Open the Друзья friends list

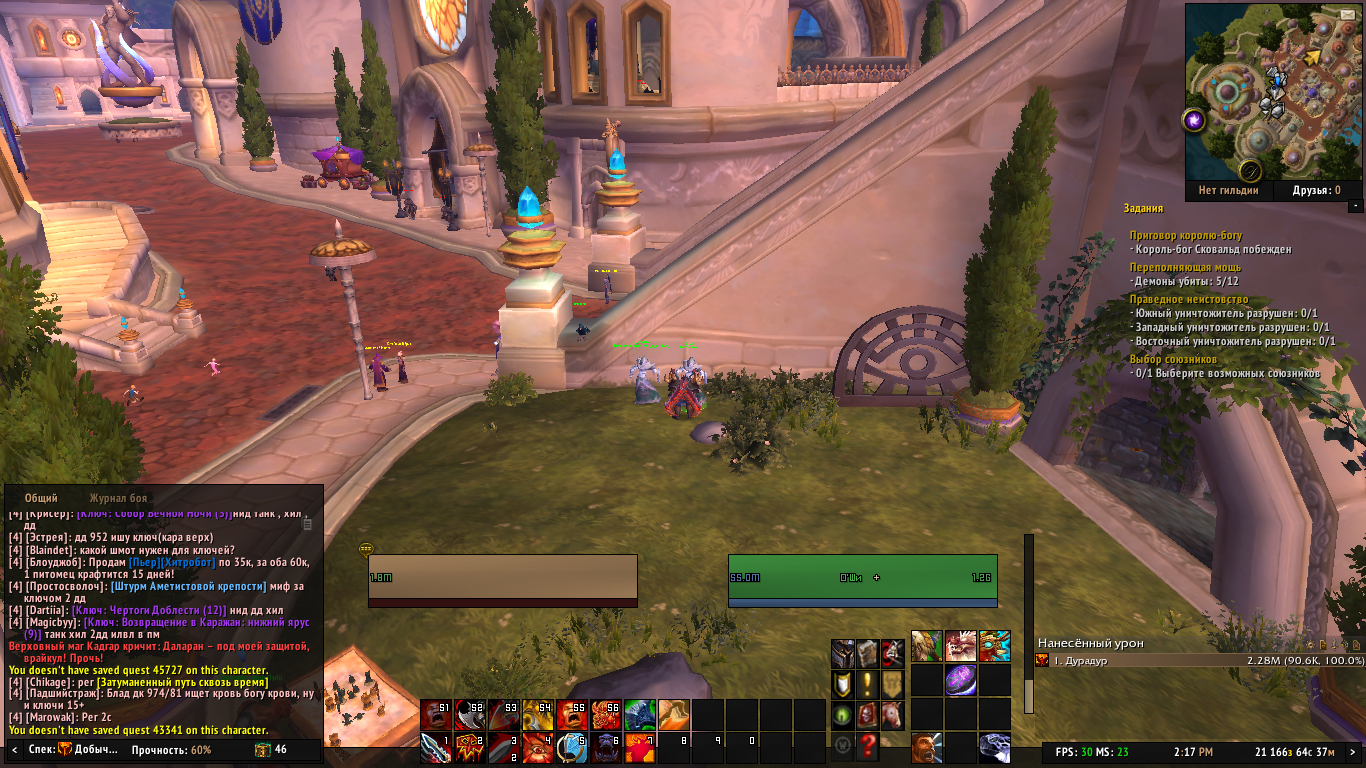click(x=1316, y=190)
